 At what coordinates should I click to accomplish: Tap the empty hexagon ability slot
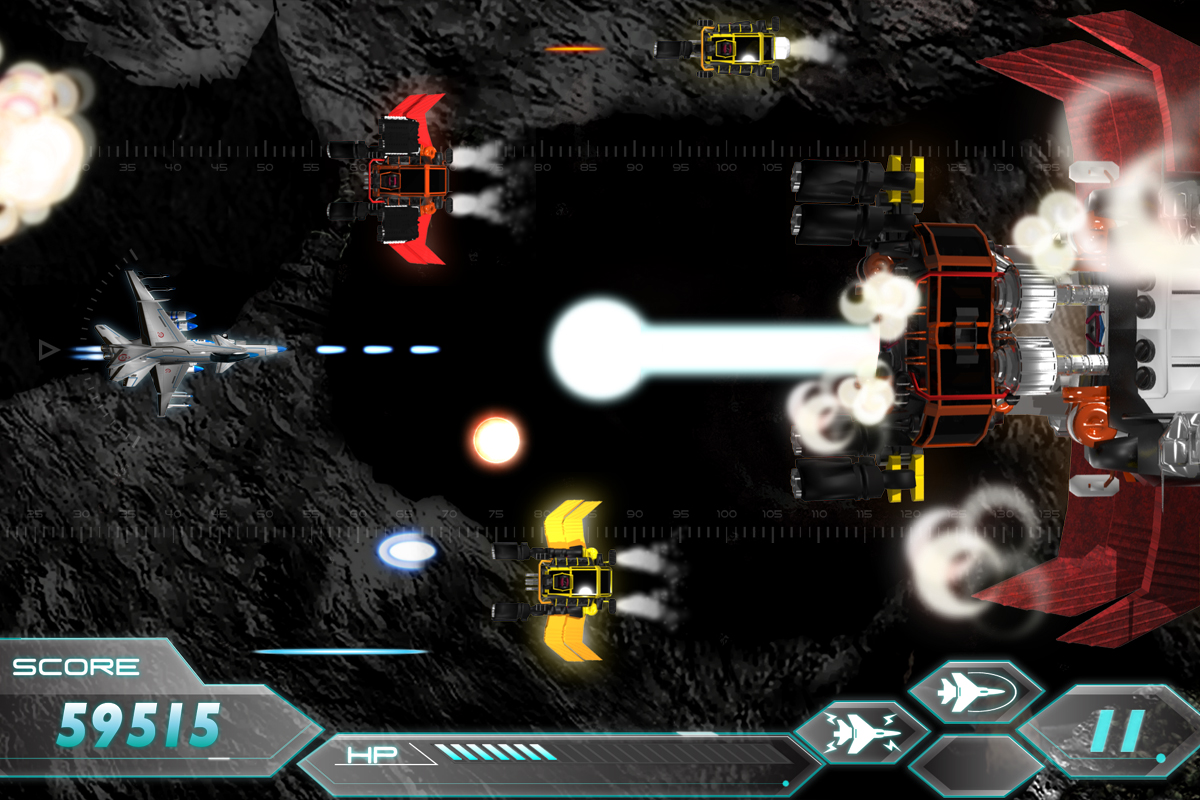[975, 768]
